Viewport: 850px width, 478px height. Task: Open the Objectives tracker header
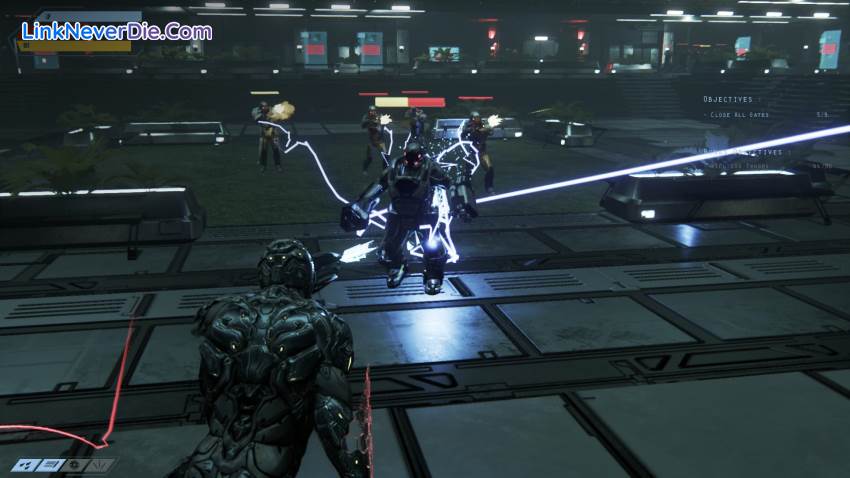pos(727,99)
